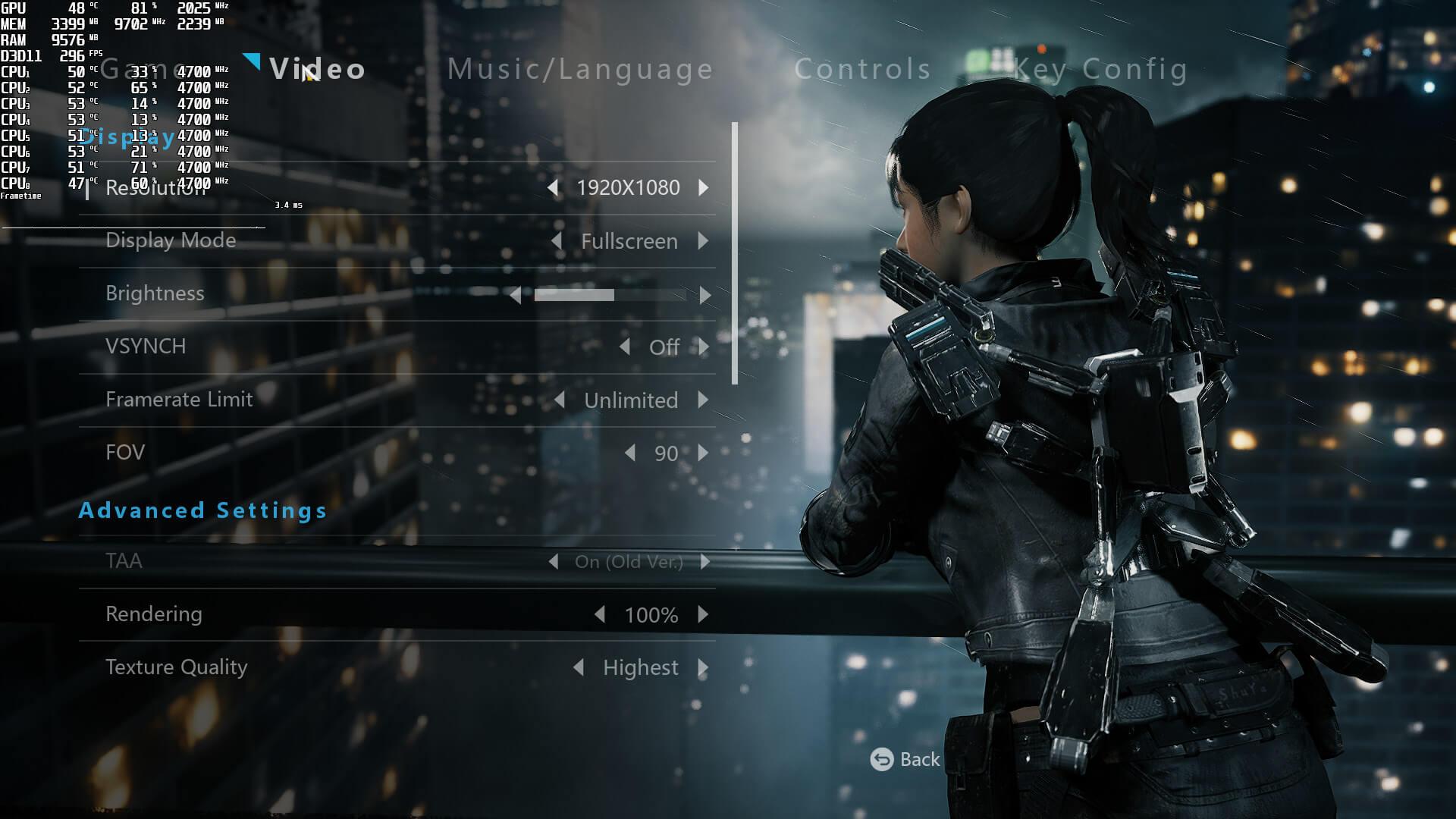Click the TAA right arrow

pyautogui.click(x=705, y=562)
